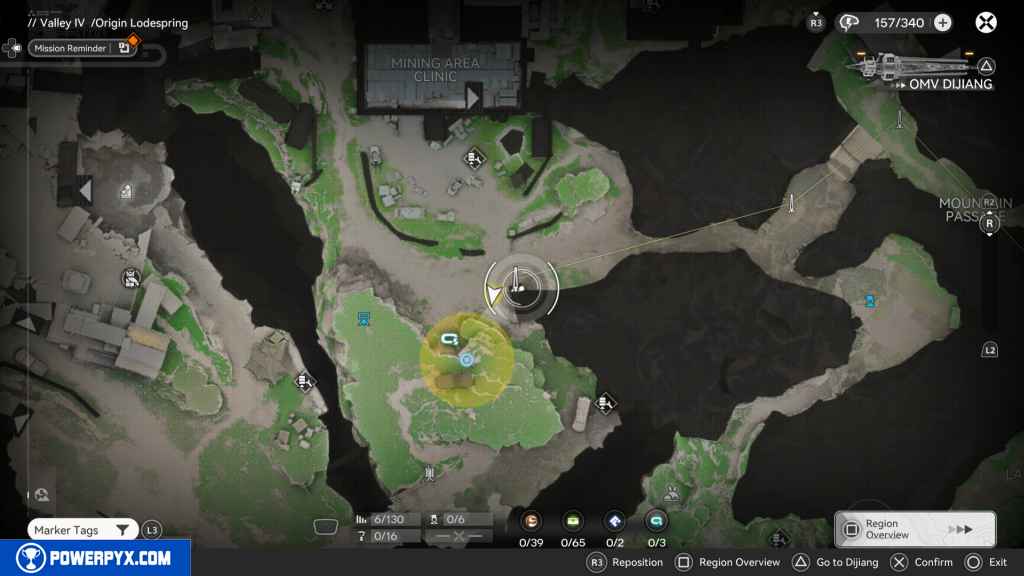1024x576 pixels.
Task: Select the zipline tower marker near the bridge
Action: 792,203
